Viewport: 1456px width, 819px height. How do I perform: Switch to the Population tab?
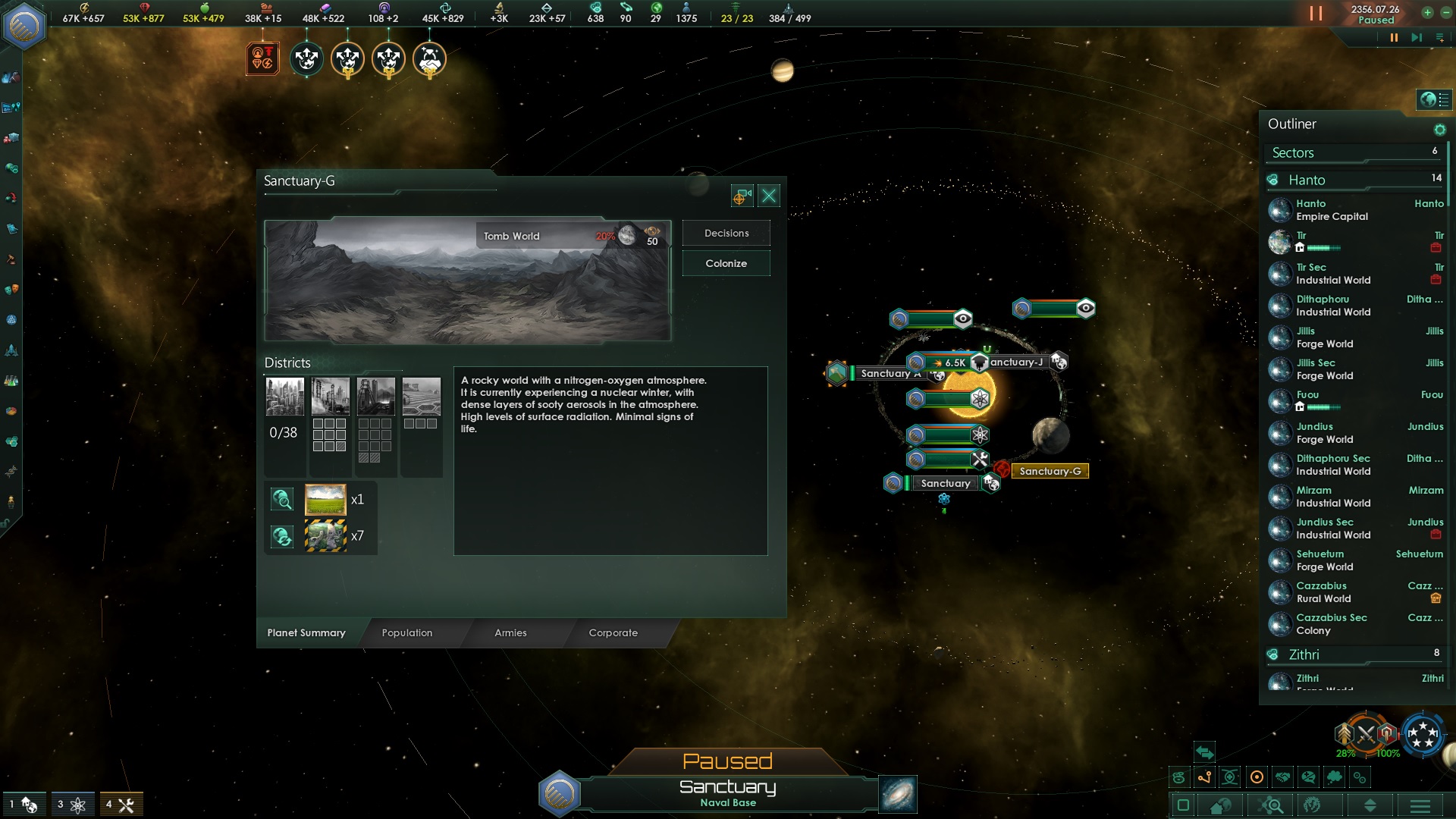pyautogui.click(x=407, y=633)
